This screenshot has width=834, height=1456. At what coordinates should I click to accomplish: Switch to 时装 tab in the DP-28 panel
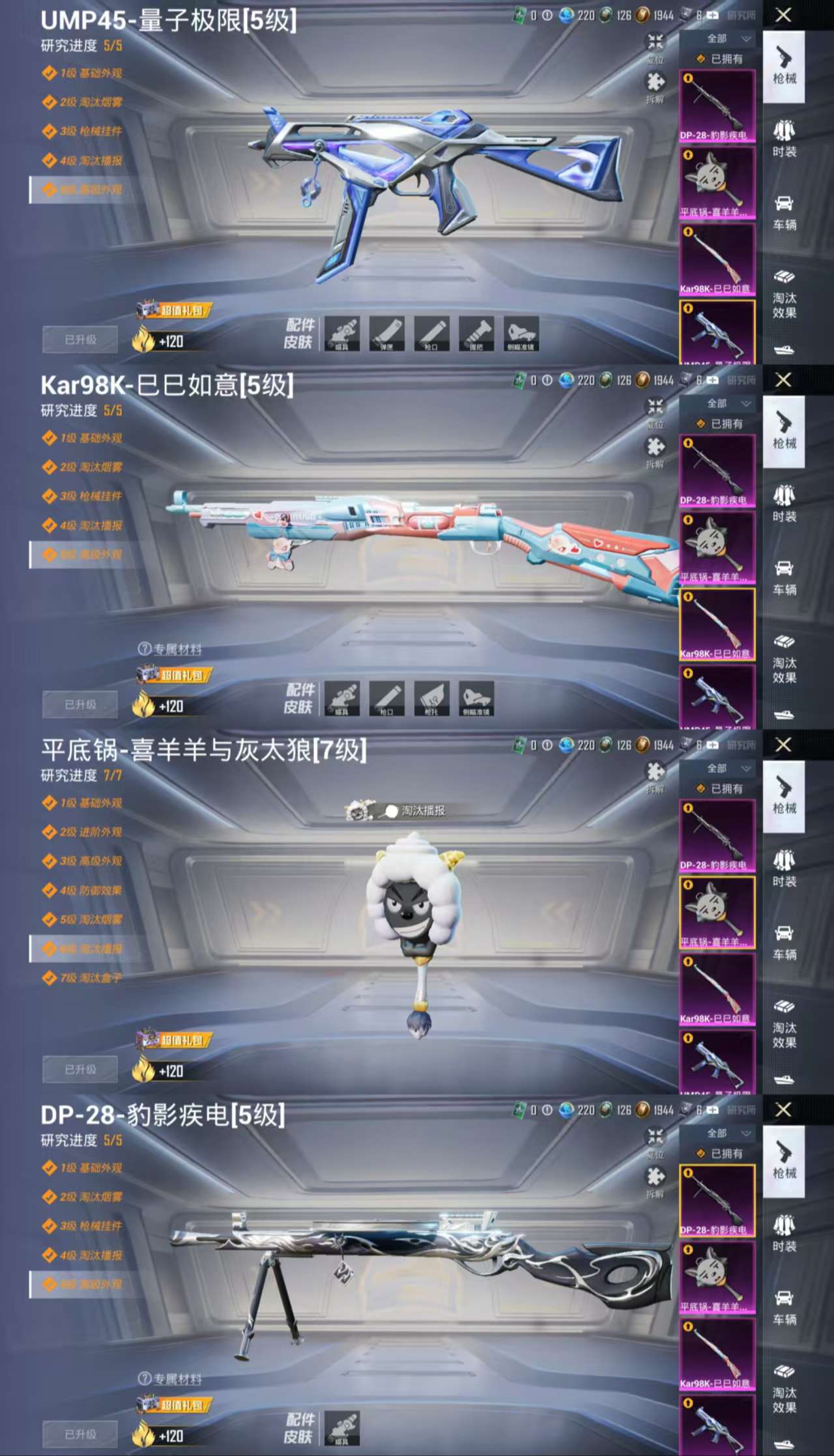784,1233
